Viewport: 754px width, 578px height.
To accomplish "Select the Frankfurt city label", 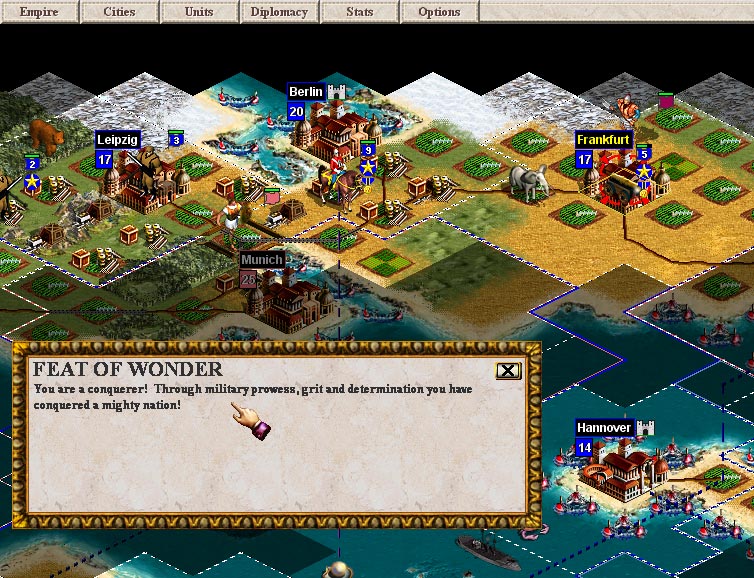I will (603, 140).
